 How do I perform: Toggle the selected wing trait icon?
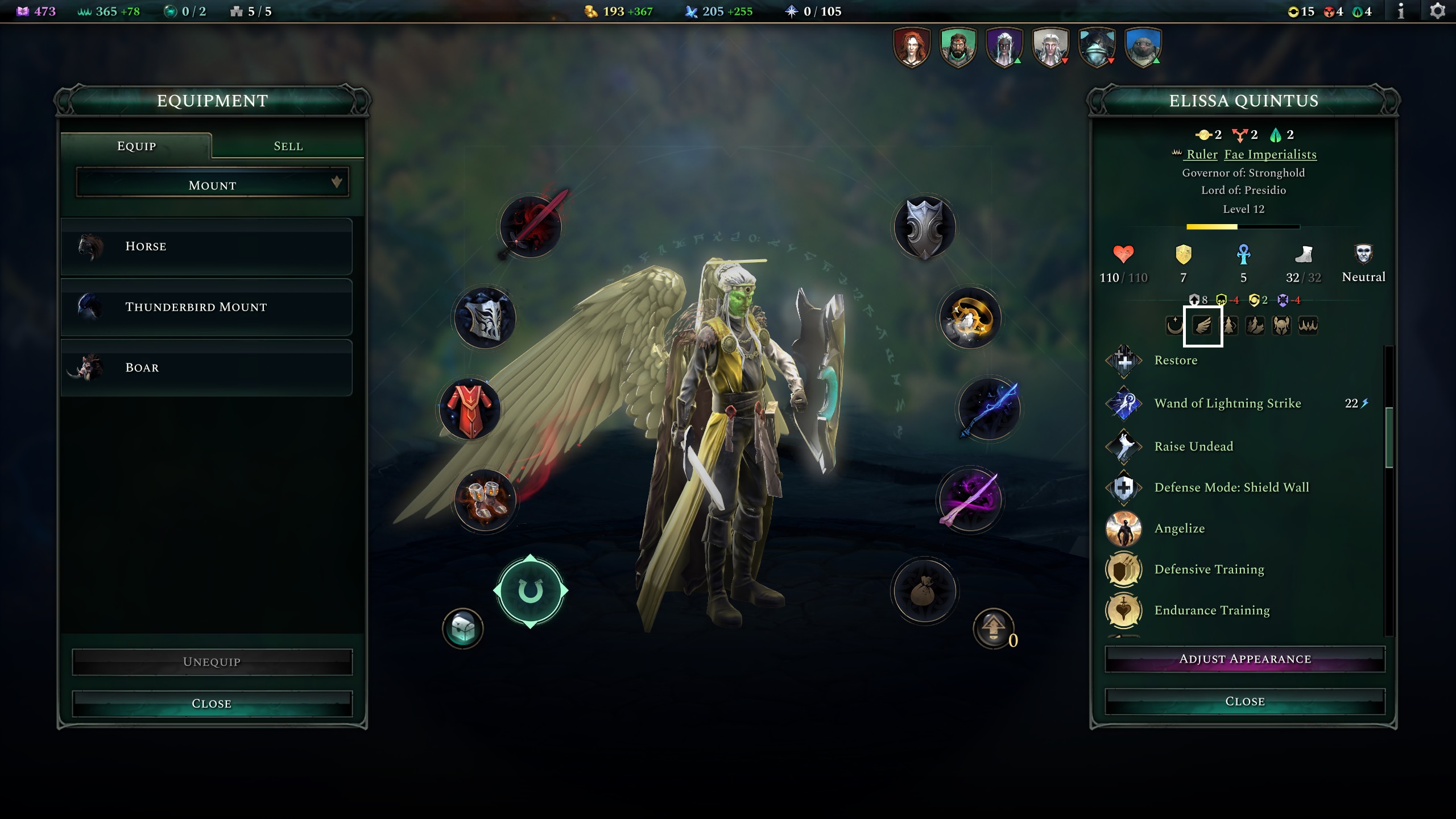pos(1202,326)
